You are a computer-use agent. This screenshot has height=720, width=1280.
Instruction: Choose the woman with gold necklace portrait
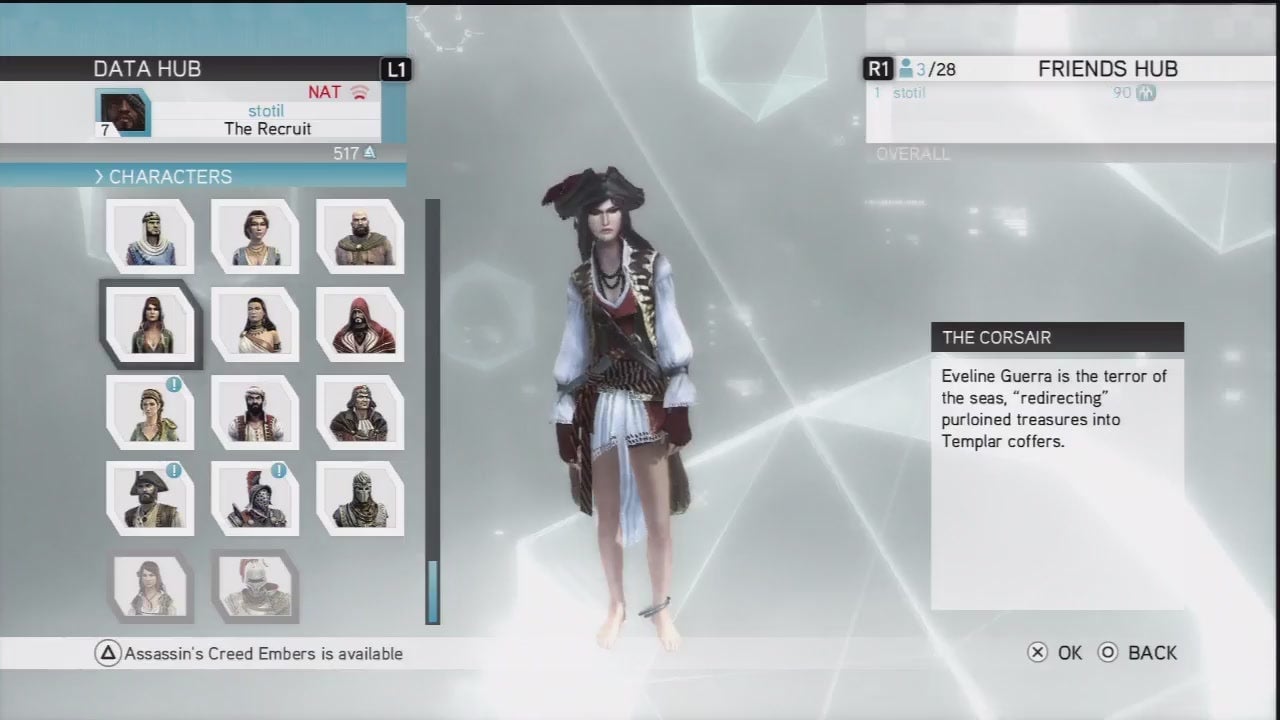255,237
